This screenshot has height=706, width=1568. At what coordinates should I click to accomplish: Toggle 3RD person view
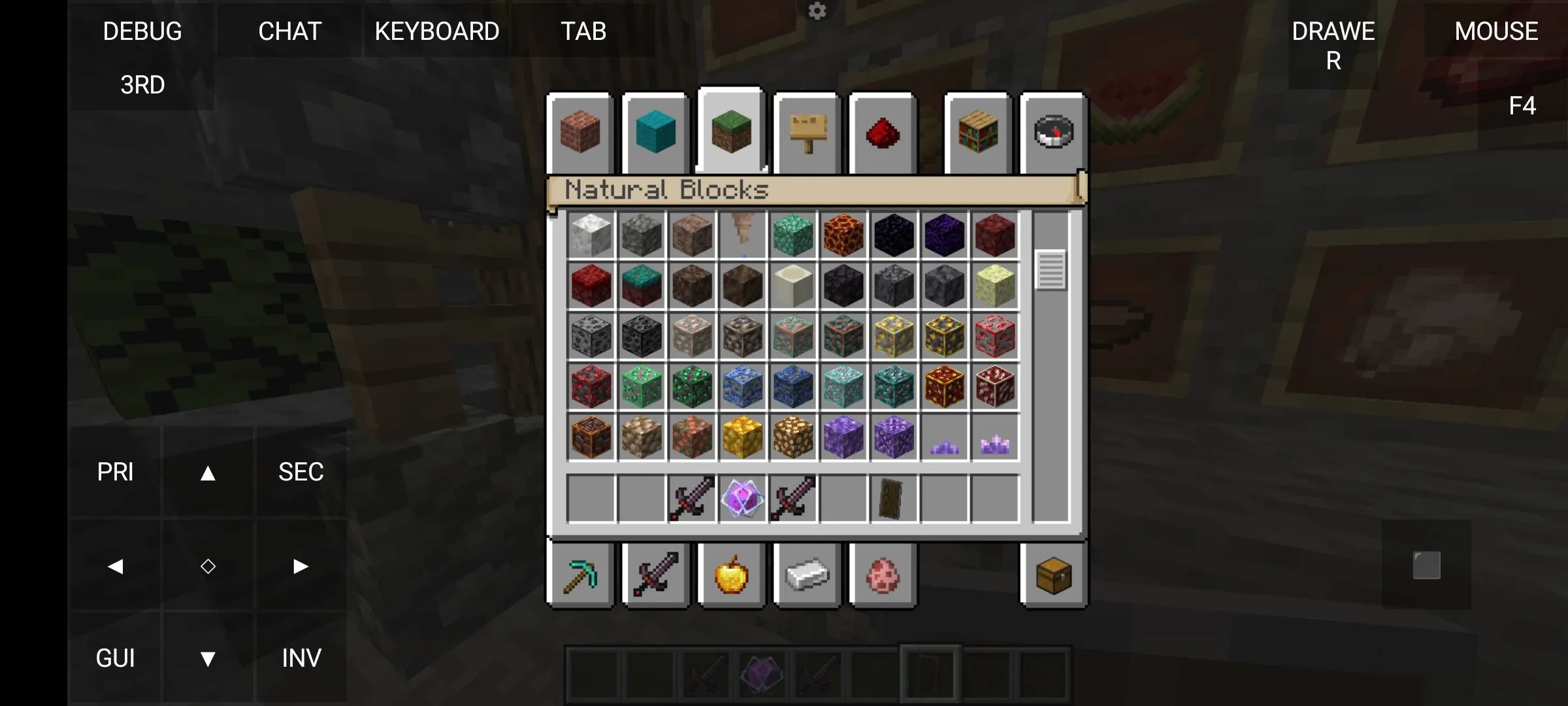click(x=142, y=84)
